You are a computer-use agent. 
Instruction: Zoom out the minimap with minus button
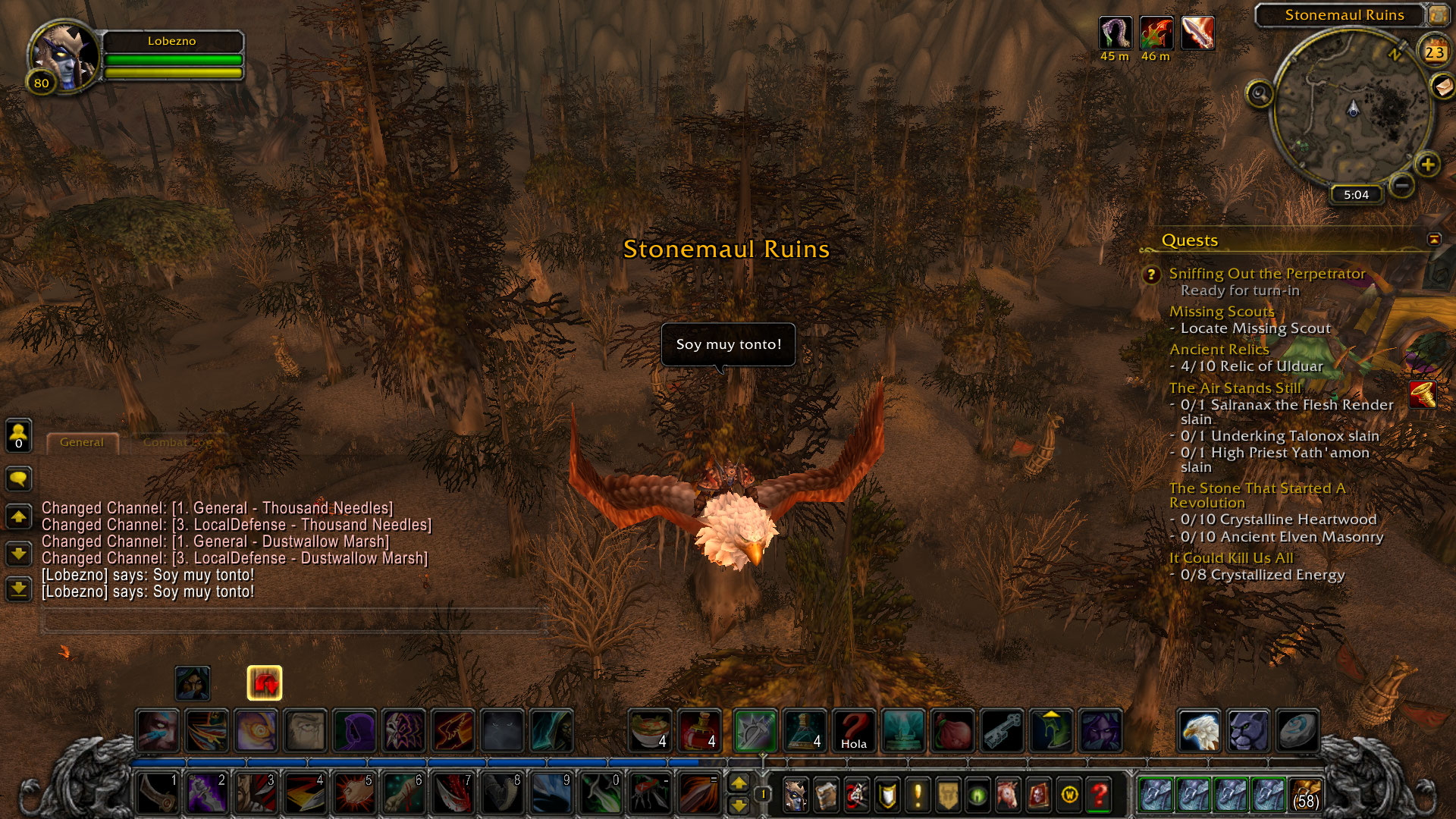1402,184
